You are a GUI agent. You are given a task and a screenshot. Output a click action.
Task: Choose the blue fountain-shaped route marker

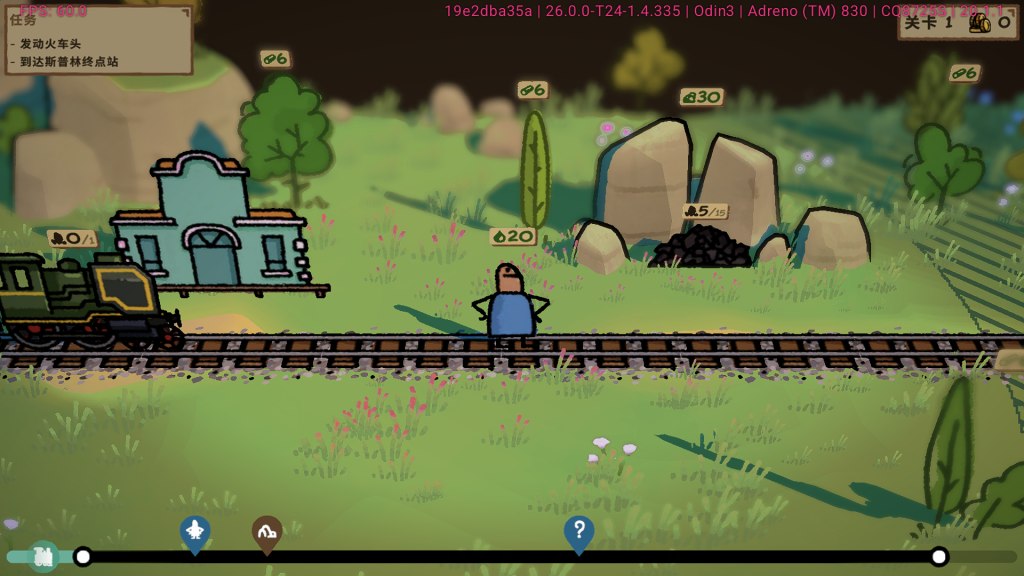tap(194, 531)
